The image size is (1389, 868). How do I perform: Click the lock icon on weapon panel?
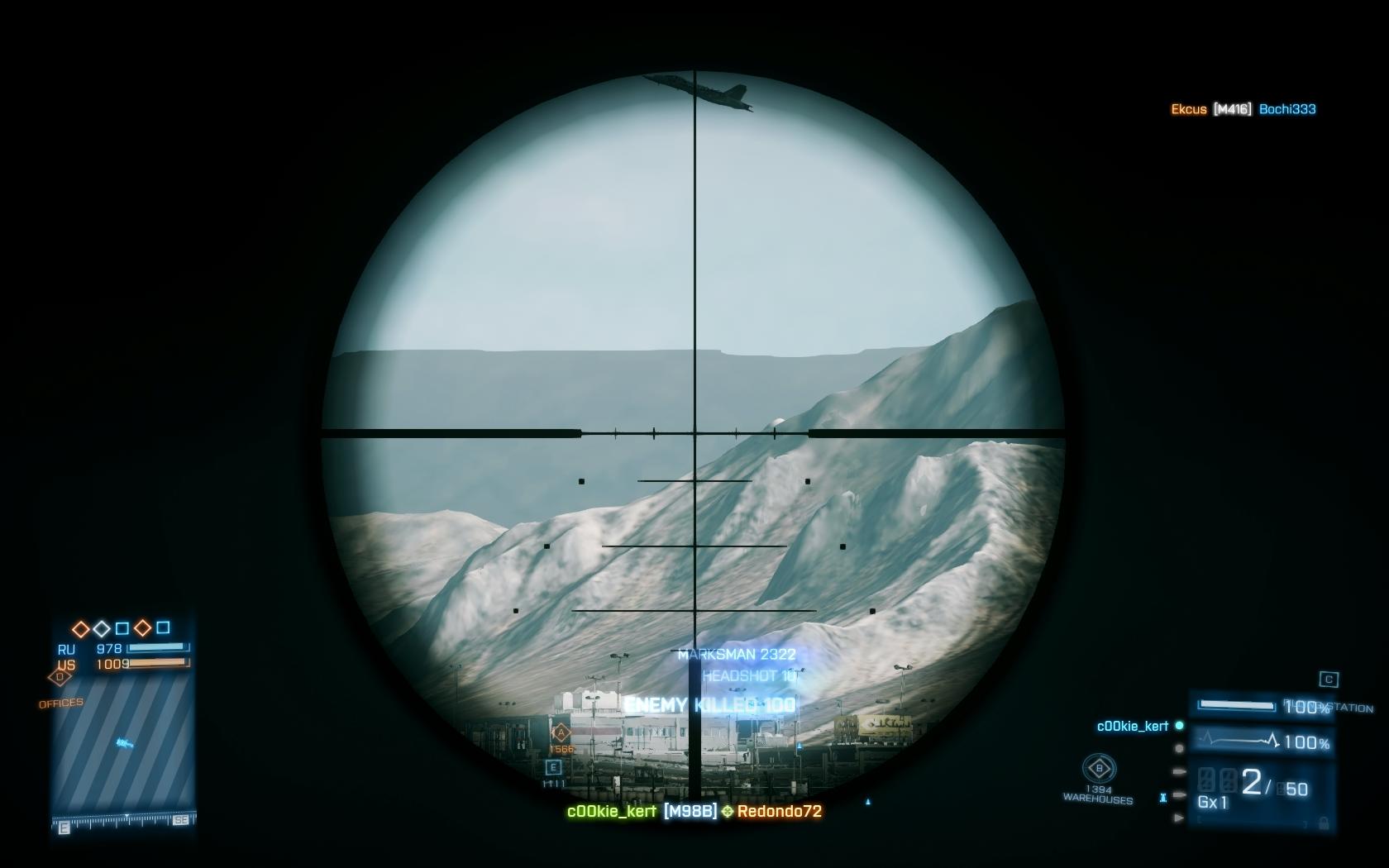pos(1324,823)
